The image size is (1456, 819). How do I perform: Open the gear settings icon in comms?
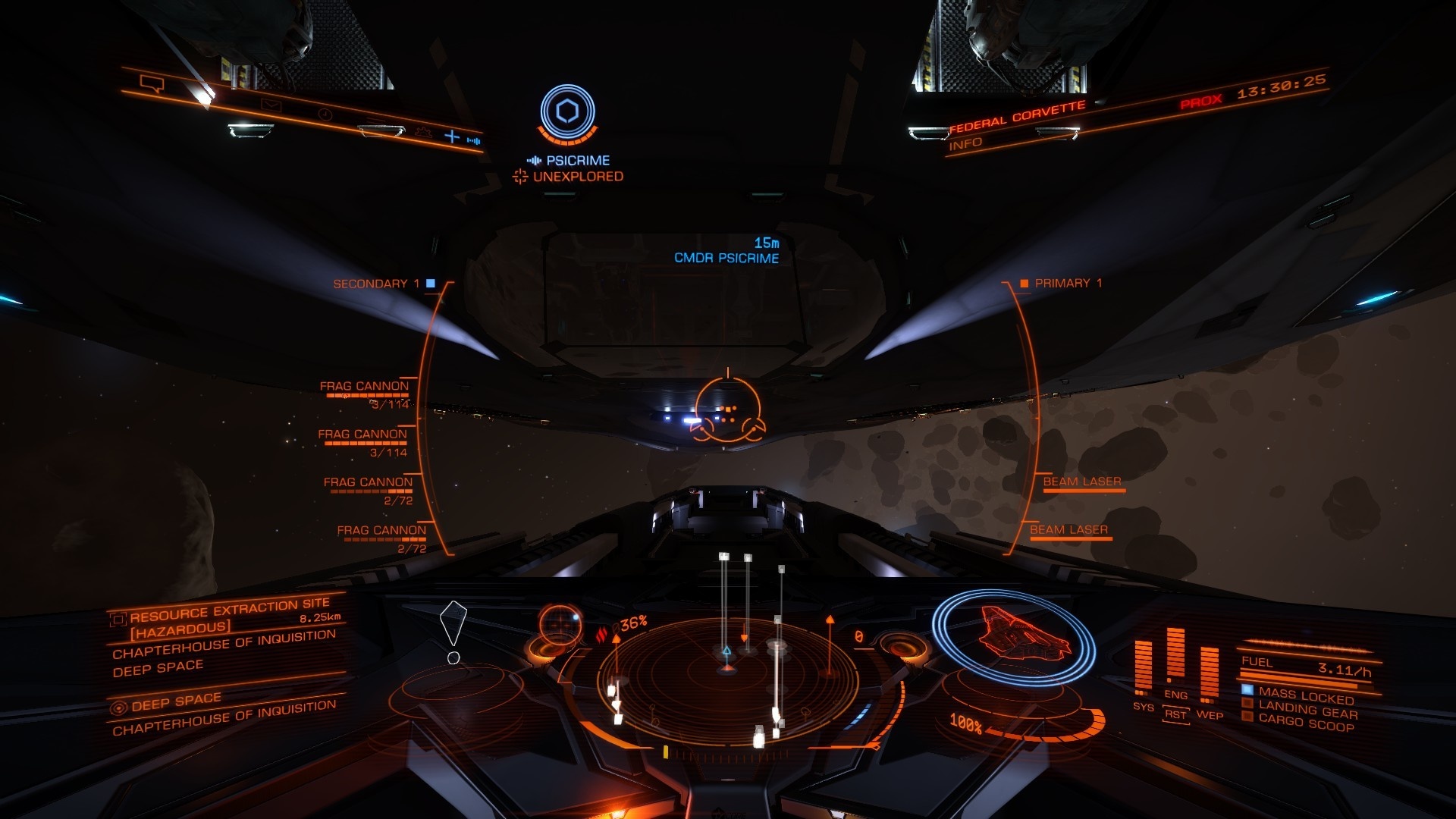click(422, 132)
